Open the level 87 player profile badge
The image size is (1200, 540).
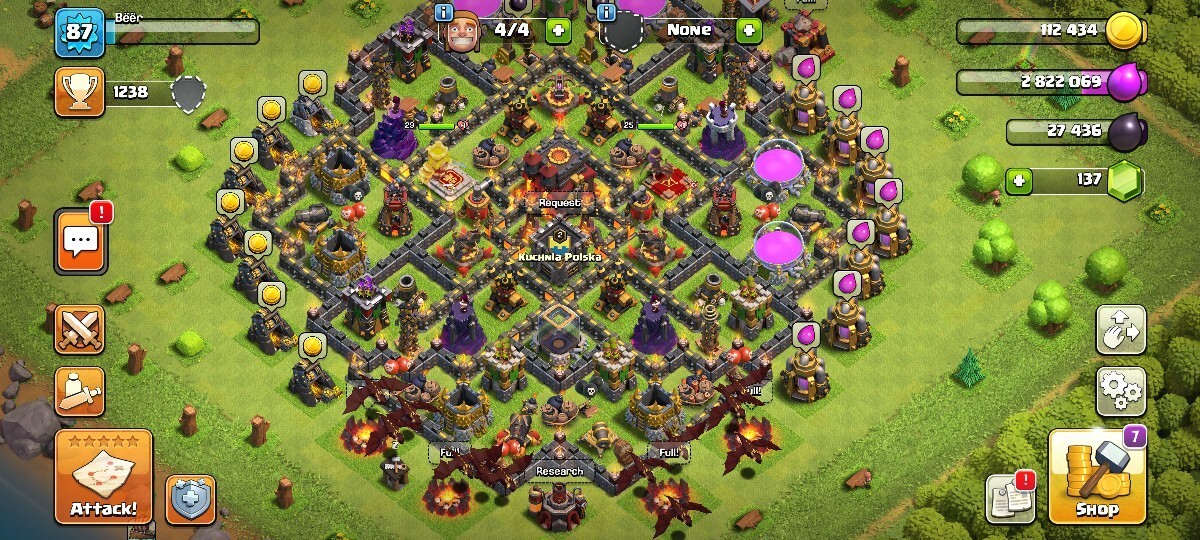tap(79, 33)
